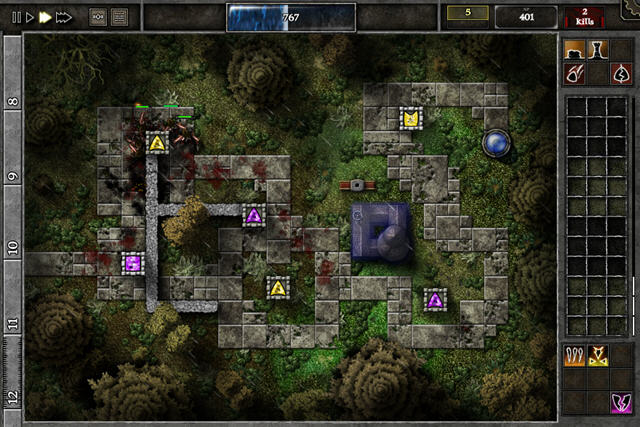Click the mana pool bar showing 767
This screenshot has width=640, height=427.
coord(290,17)
